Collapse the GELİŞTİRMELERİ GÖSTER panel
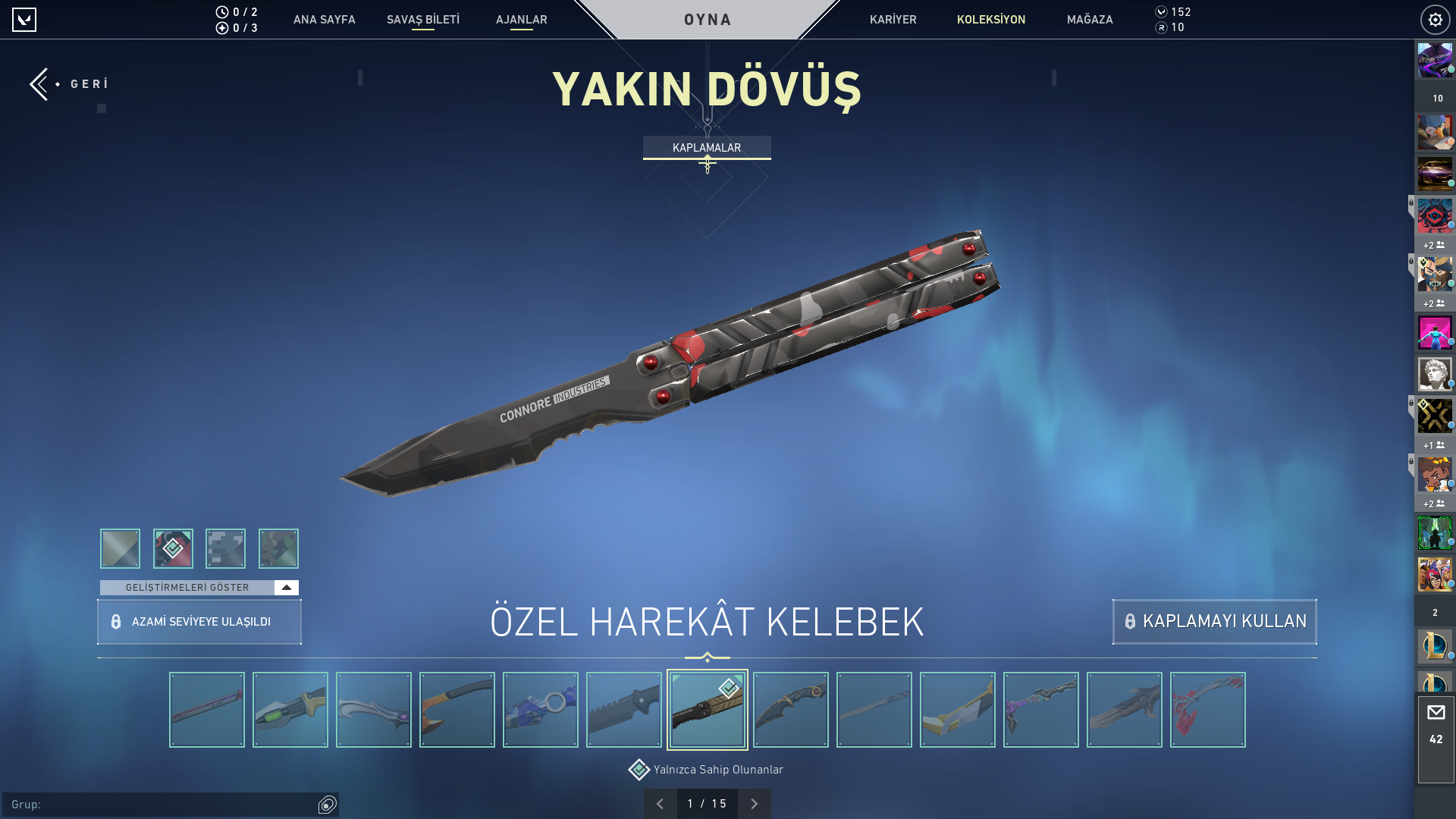The height and width of the screenshot is (819, 1456). [x=286, y=587]
